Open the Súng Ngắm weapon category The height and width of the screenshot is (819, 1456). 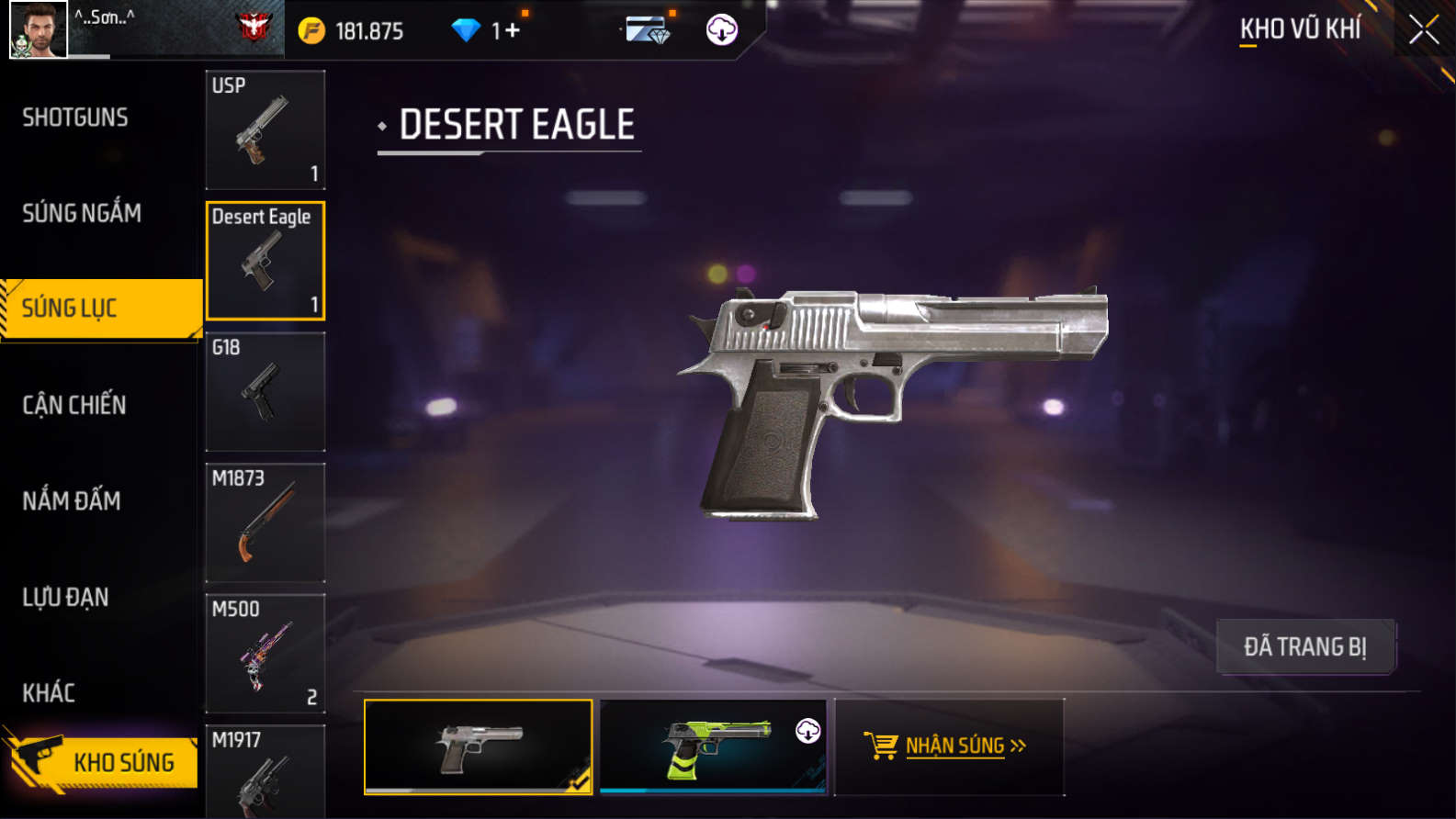coord(82,213)
